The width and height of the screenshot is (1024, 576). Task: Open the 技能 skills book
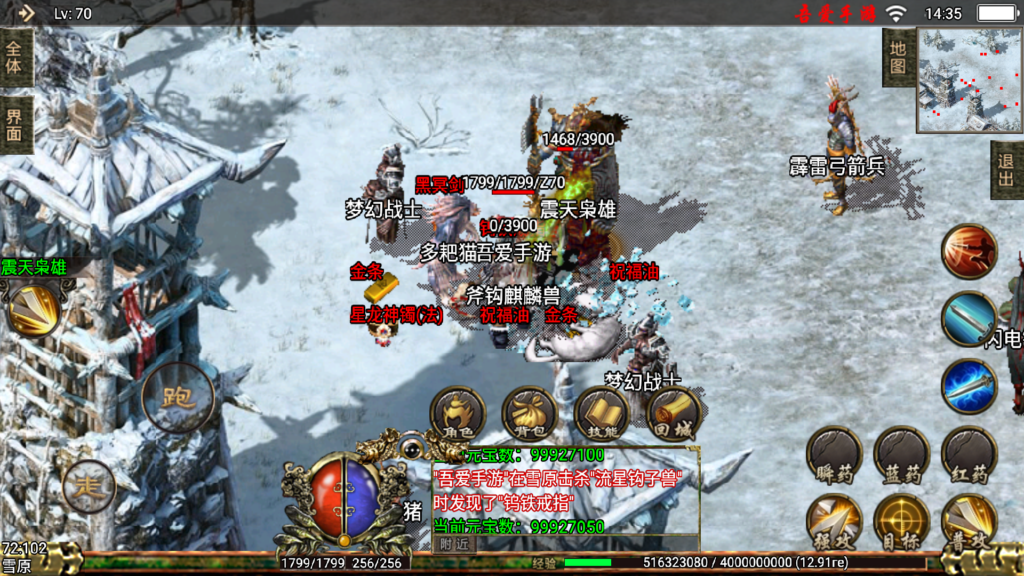[x=602, y=413]
